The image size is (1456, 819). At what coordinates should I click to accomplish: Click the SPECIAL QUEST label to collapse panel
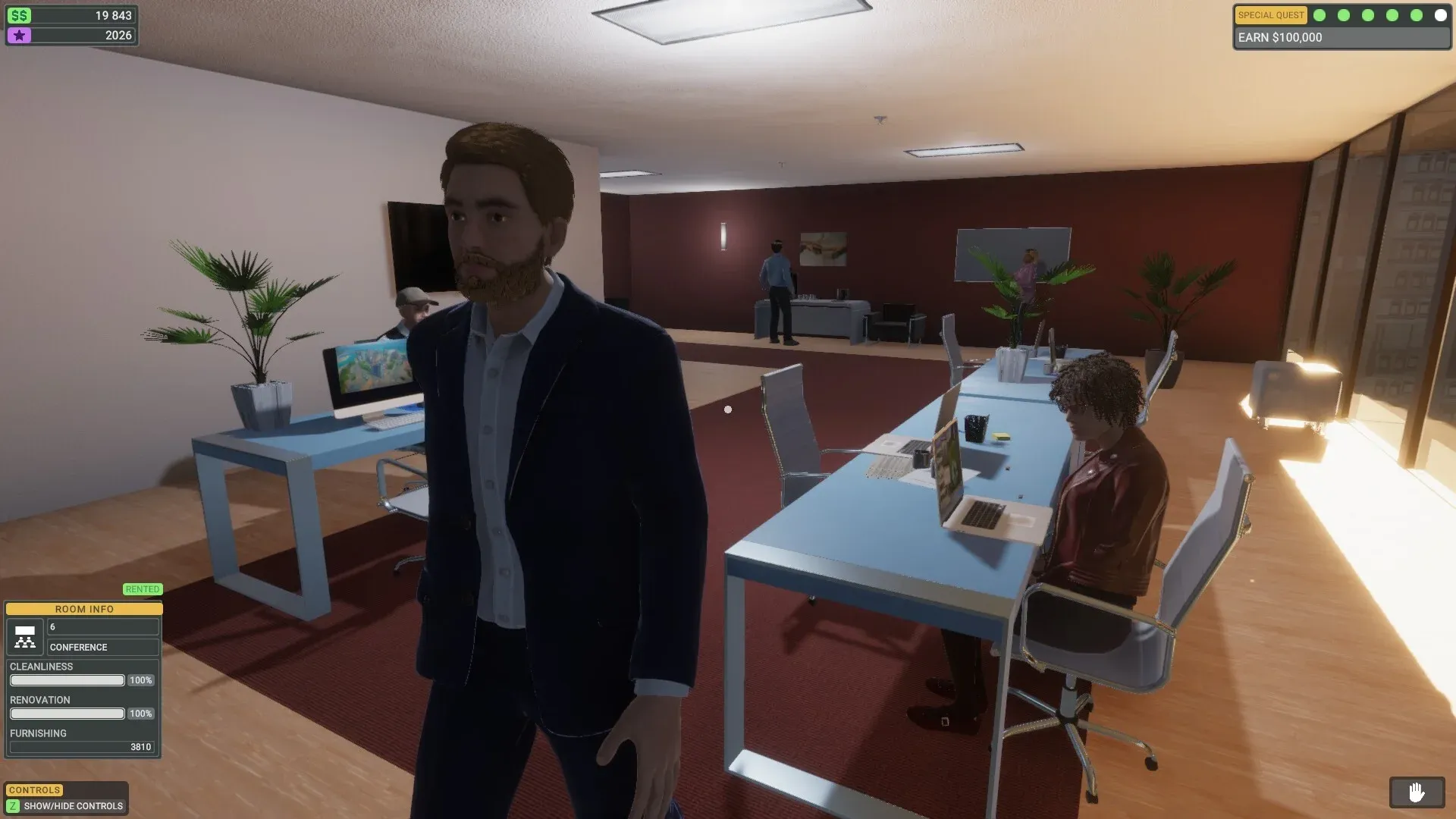[1270, 15]
